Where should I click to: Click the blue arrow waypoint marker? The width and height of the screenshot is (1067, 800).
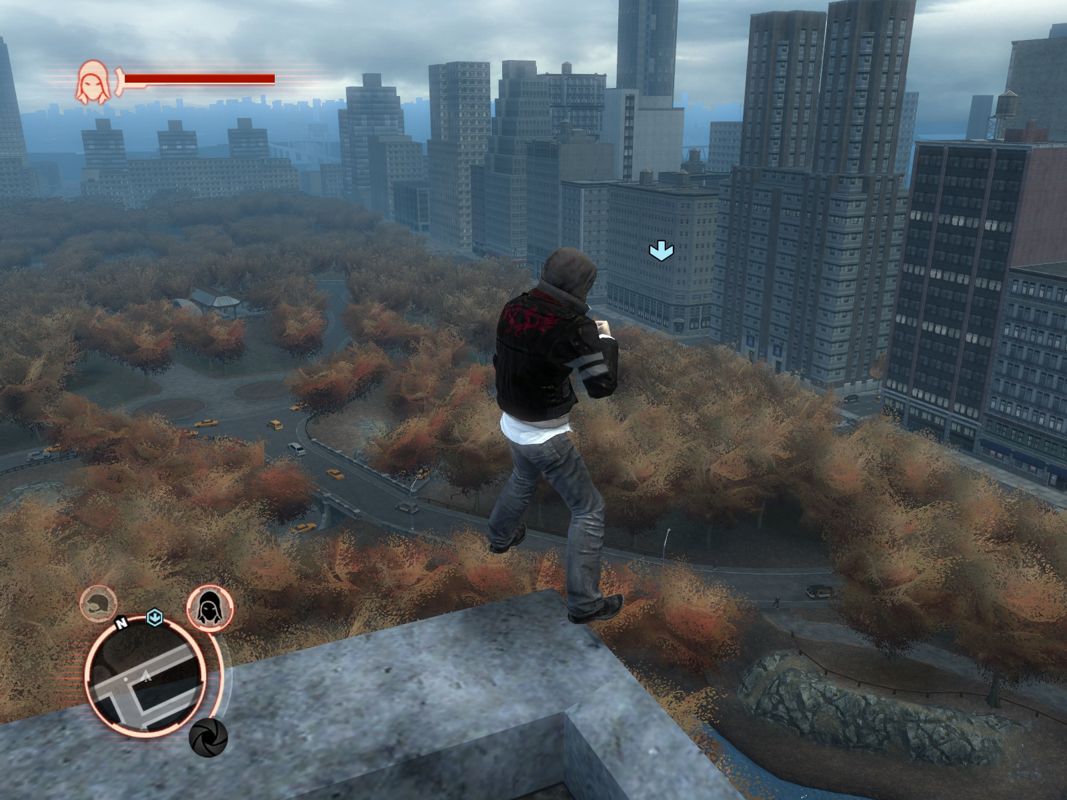tap(661, 251)
